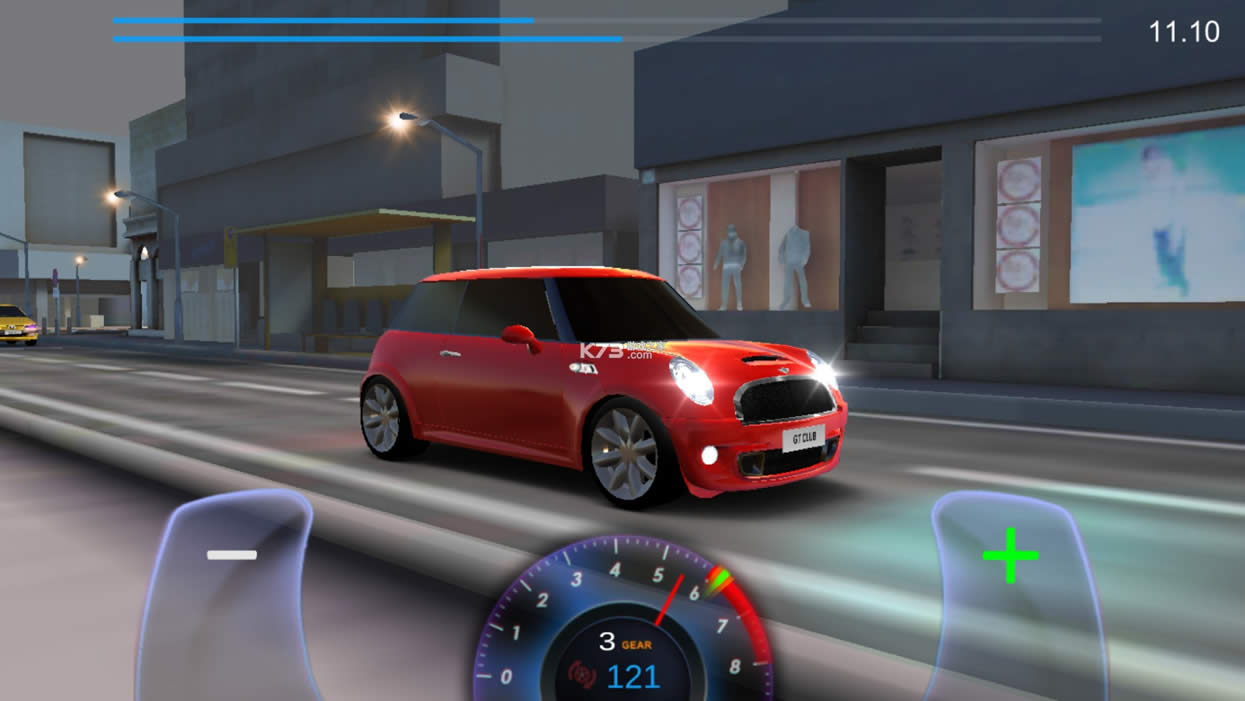
Task: Shift up with the green plus paddle
Action: point(1010,556)
